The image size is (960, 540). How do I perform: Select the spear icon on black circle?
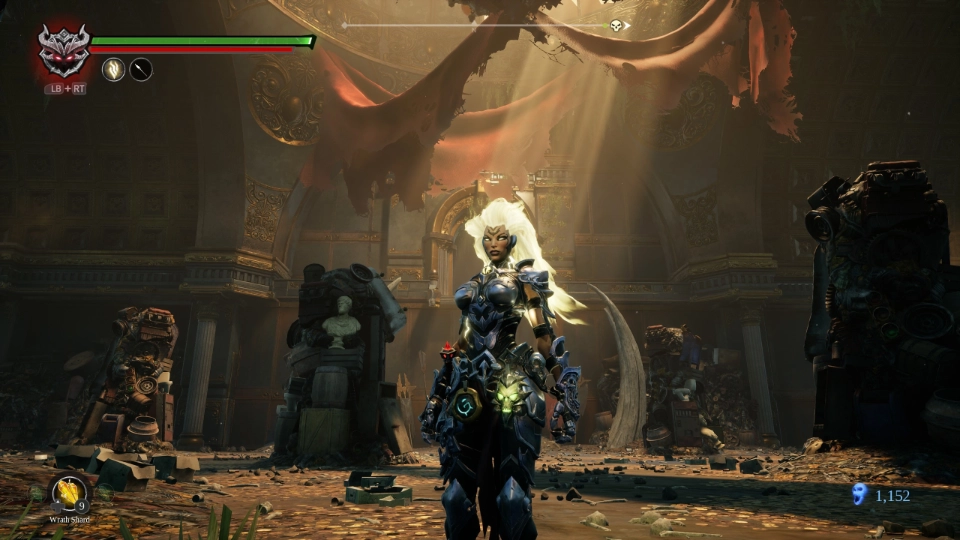(141, 69)
